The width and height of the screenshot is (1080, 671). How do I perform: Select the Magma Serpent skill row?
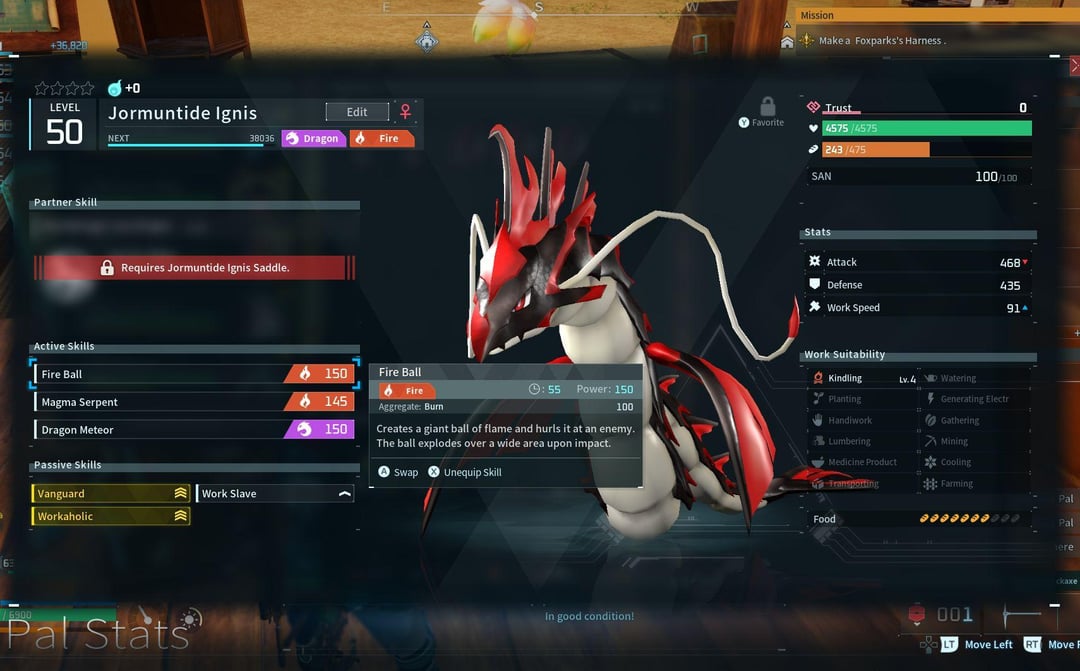pos(194,402)
